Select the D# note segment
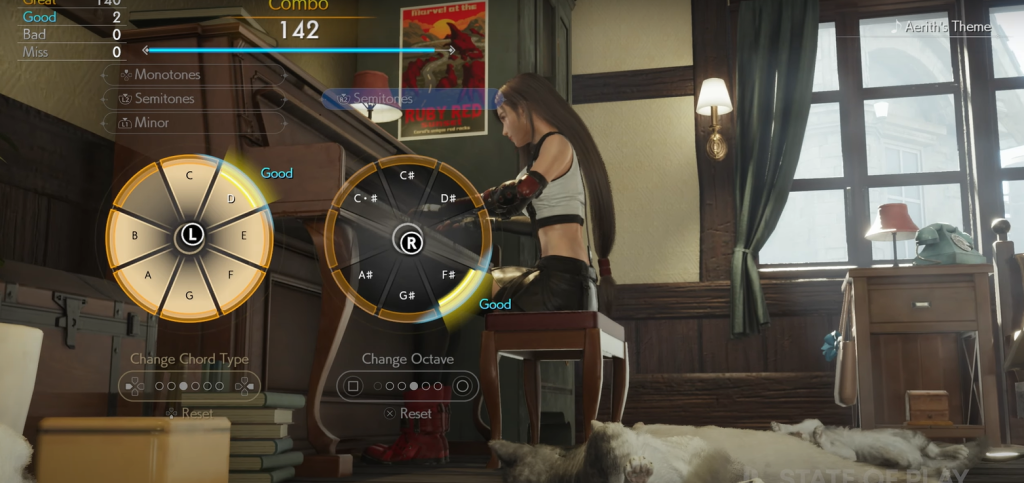The height and width of the screenshot is (483, 1024). 448,197
